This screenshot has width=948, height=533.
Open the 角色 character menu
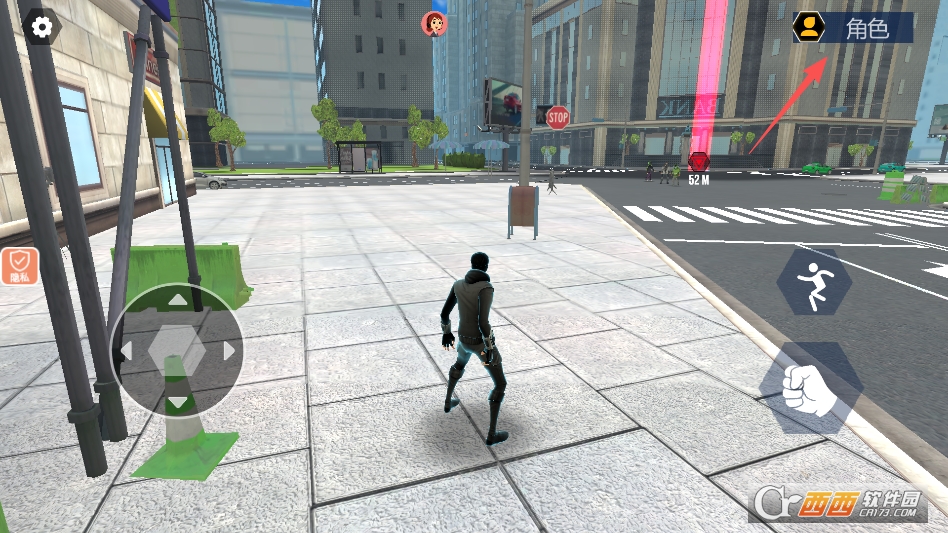pos(853,28)
